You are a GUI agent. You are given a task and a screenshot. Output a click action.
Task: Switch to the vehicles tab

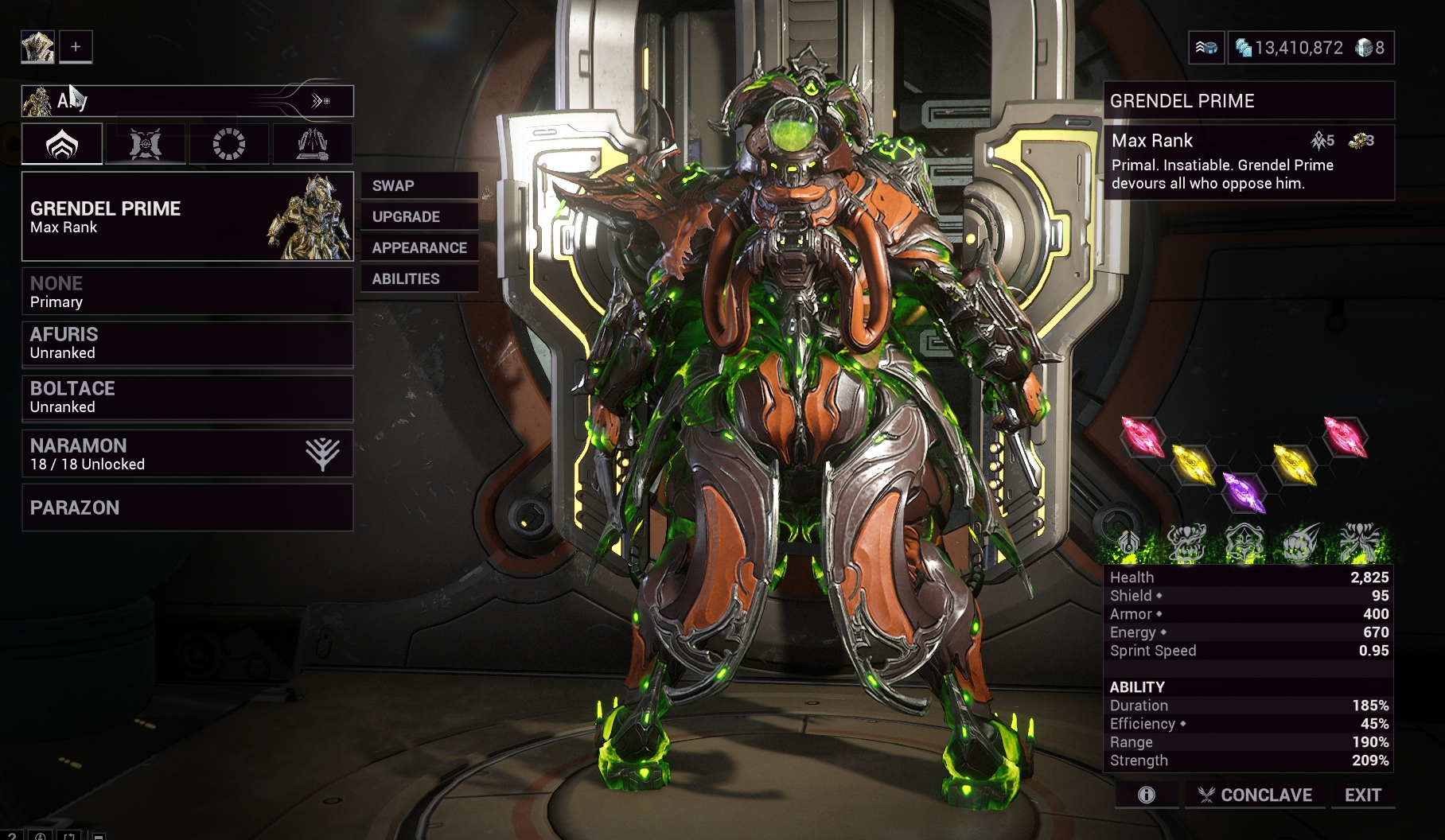313,144
